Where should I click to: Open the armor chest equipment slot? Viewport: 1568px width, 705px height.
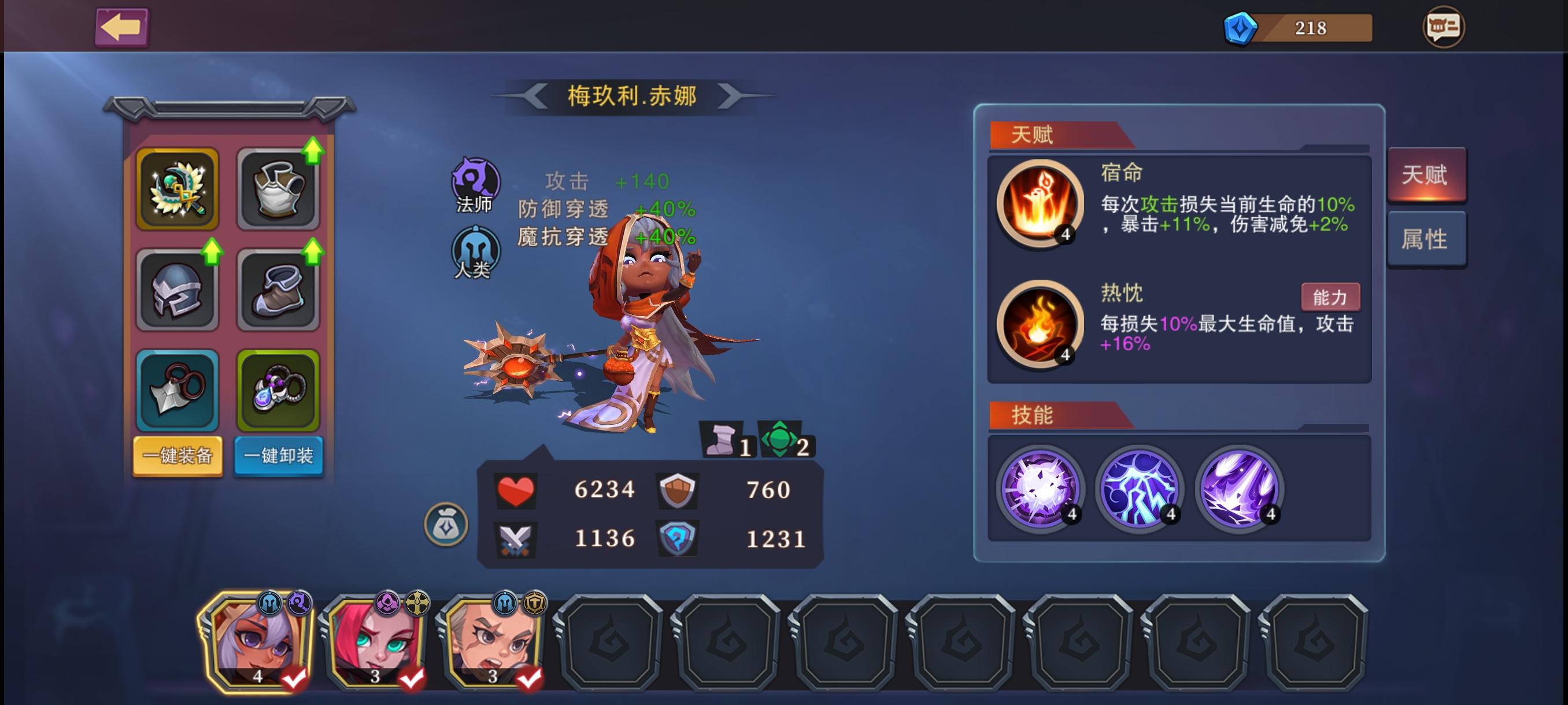(279, 190)
